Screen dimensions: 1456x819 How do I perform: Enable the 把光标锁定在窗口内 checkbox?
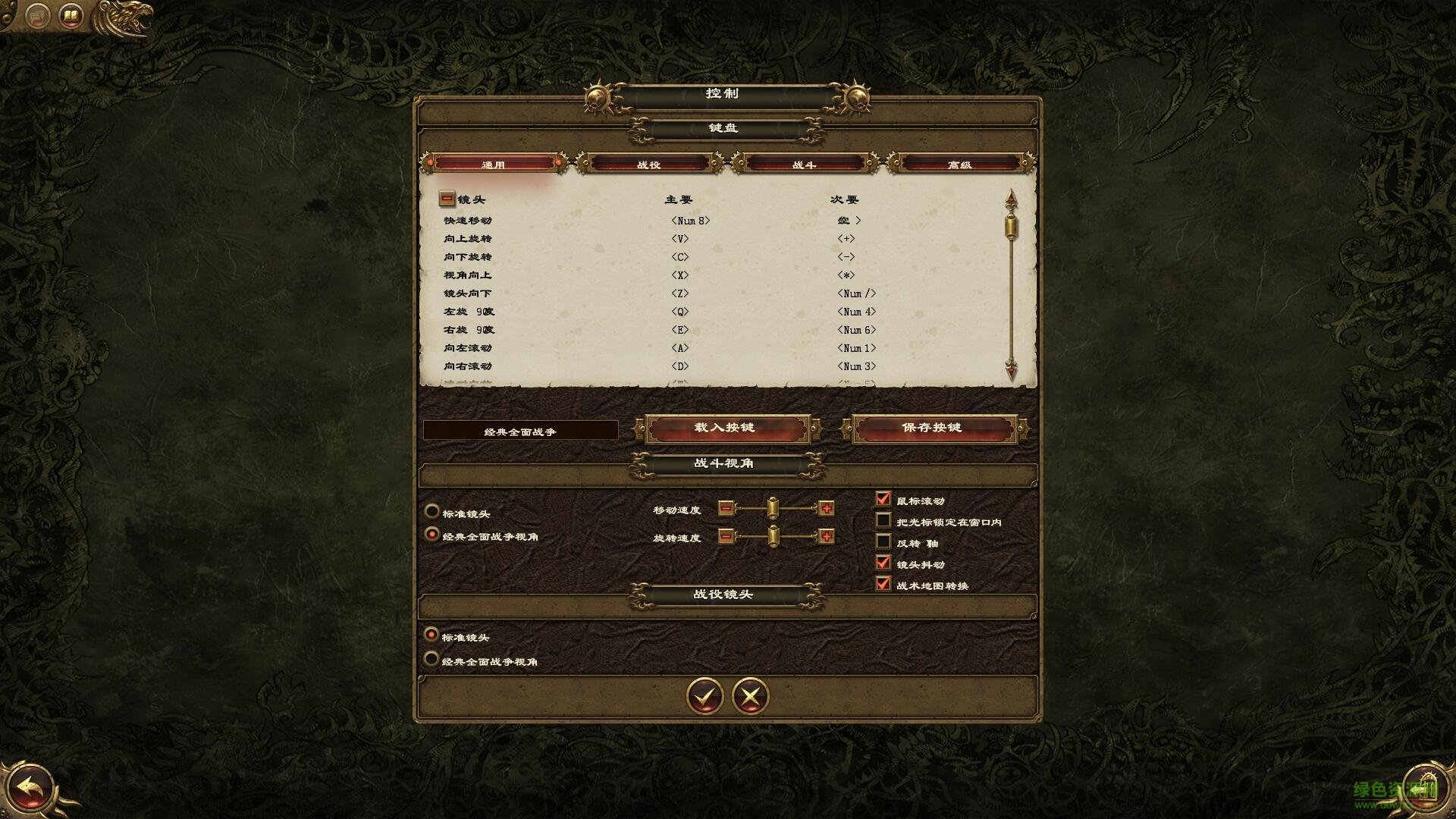coord(884,520)
